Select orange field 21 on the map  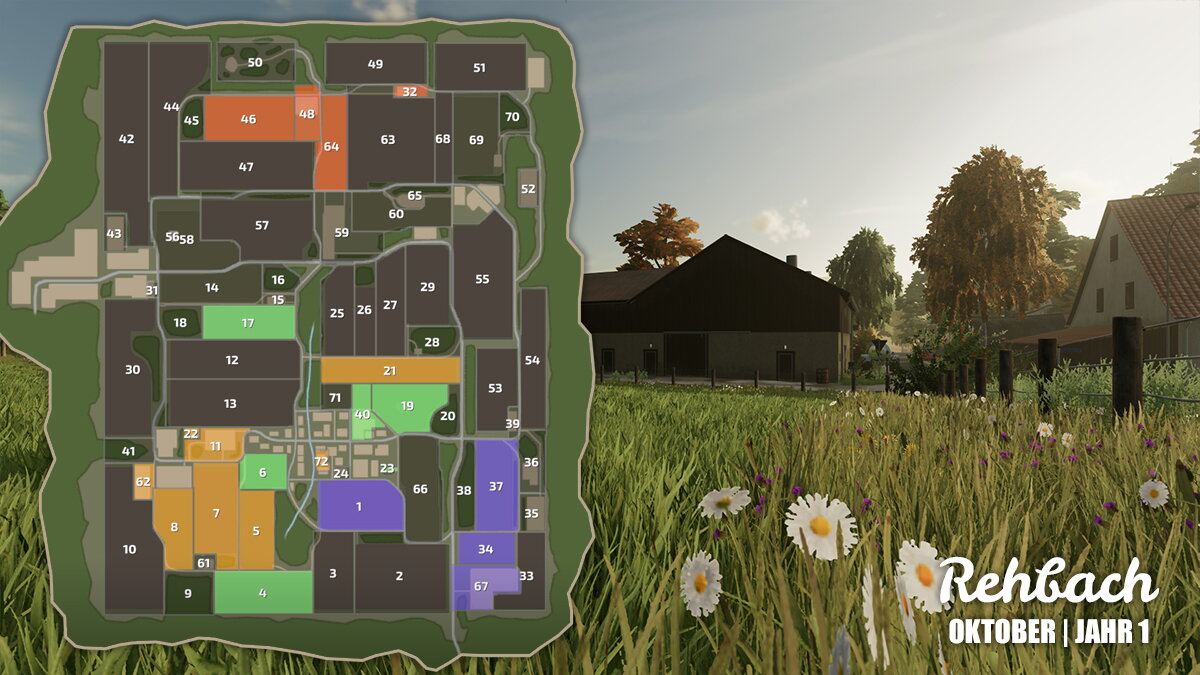(390, 371)
